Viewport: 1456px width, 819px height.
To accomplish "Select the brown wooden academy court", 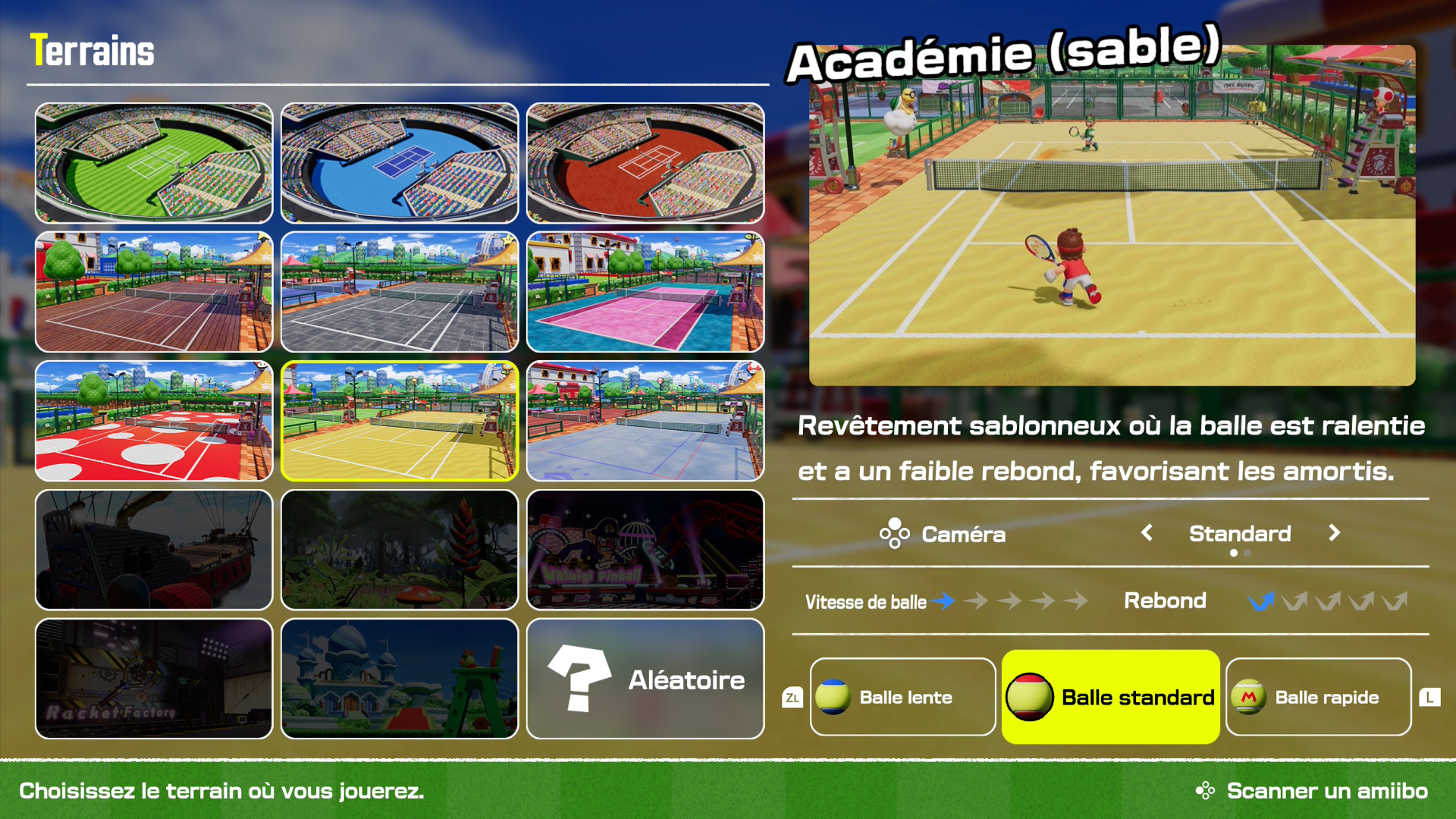I will click(154, 292).
